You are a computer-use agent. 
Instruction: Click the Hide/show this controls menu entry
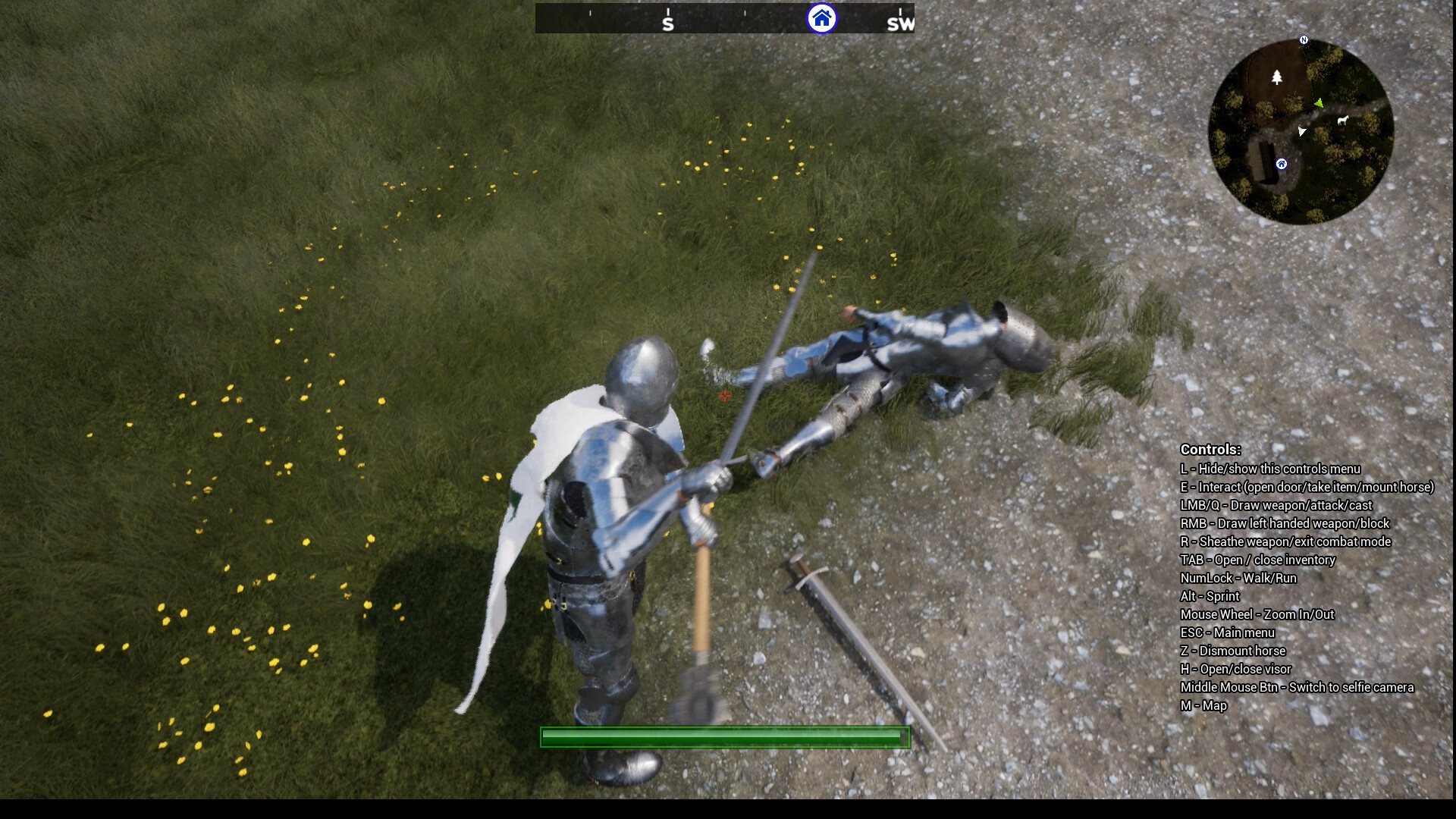tap(1272, 469)
